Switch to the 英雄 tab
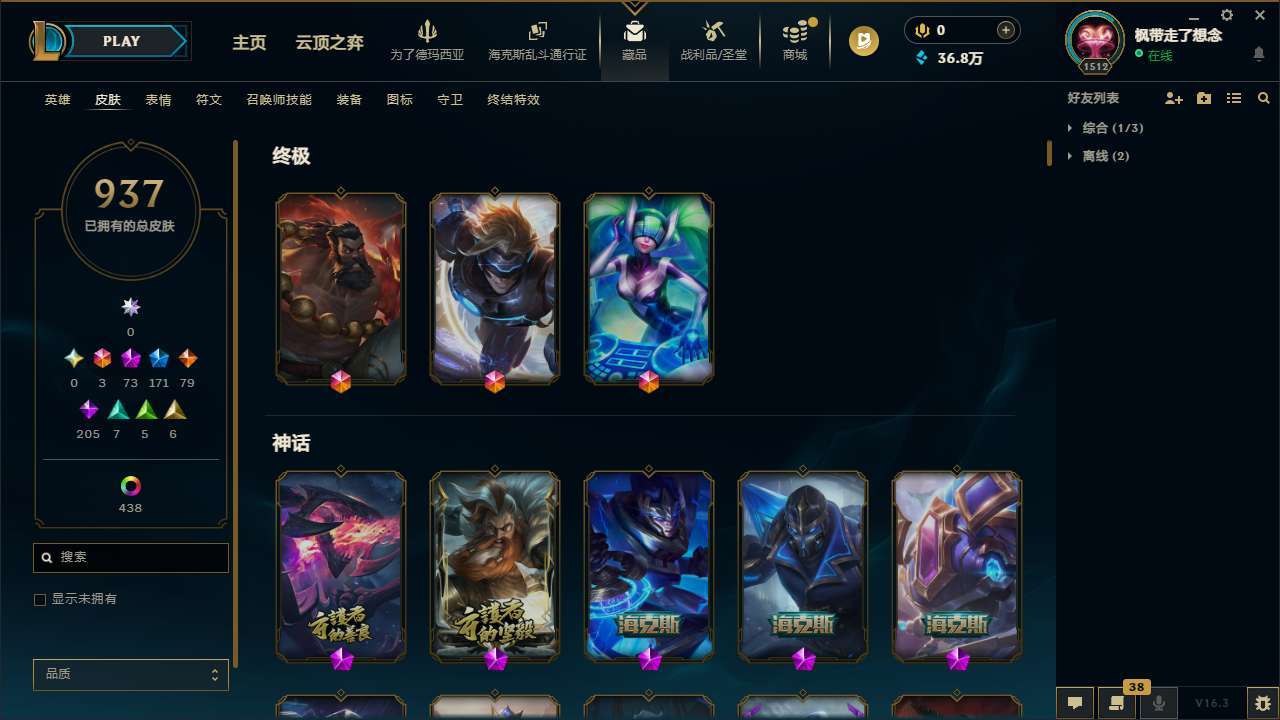This screenshot has height=720, width=1280. 57,99
